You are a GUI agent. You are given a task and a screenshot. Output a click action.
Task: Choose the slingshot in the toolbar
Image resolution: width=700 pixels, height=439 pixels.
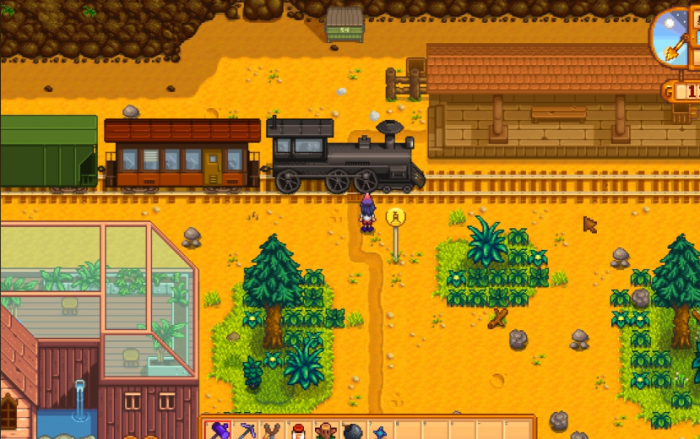[272, 432]
